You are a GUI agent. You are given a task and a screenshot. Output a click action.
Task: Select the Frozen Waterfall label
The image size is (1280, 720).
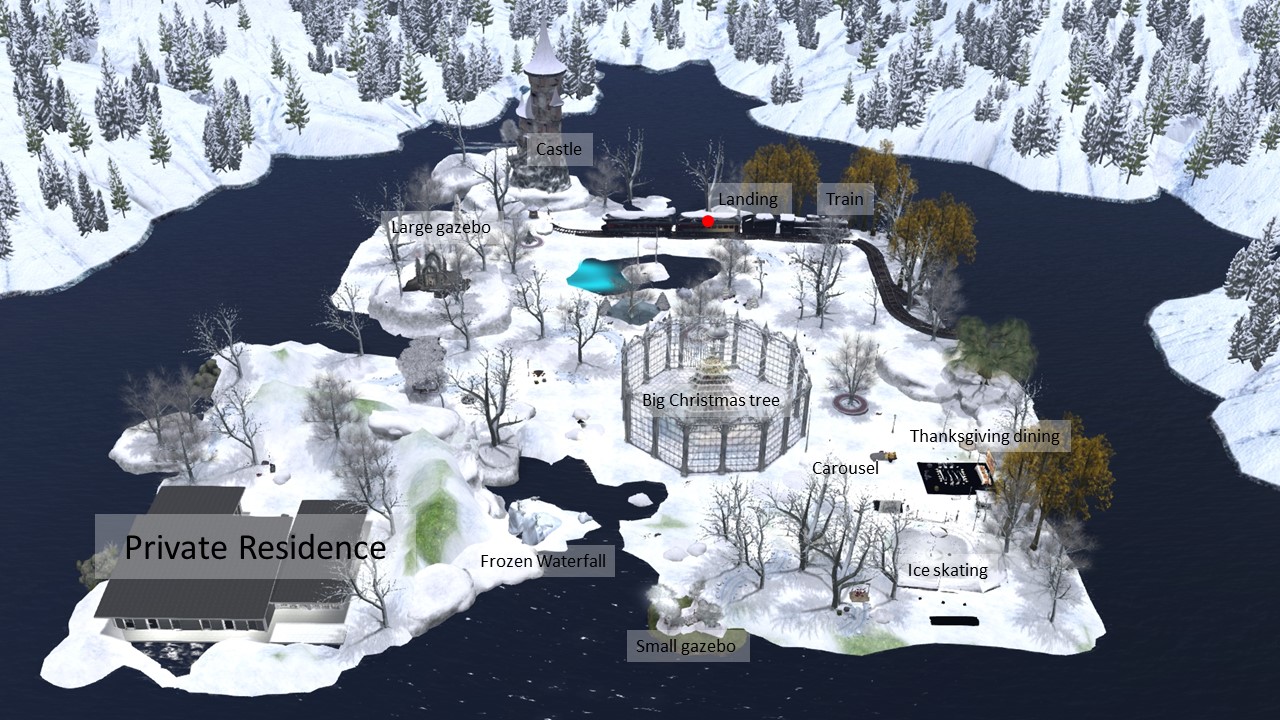coord(543,561)
